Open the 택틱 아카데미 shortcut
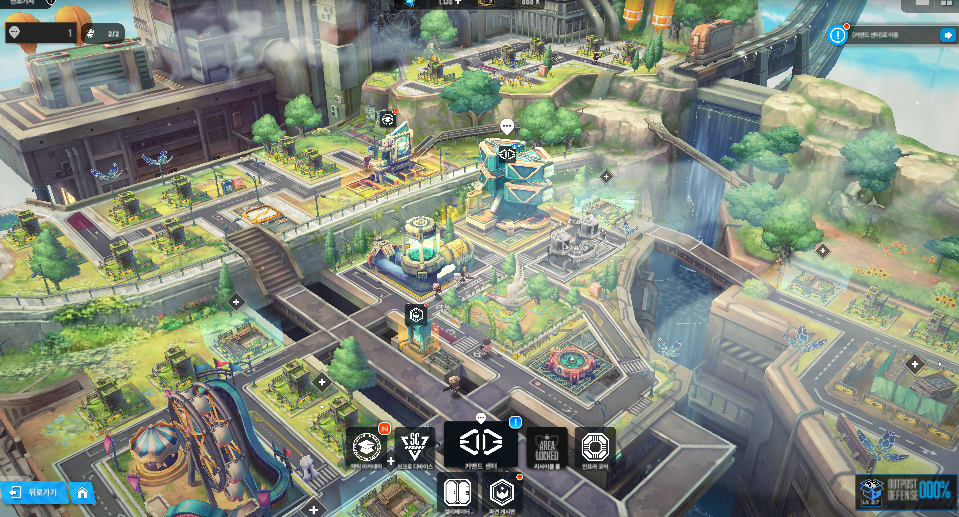Image resolution: width=959 pixels, height=517 pixels. click(367, 446)
